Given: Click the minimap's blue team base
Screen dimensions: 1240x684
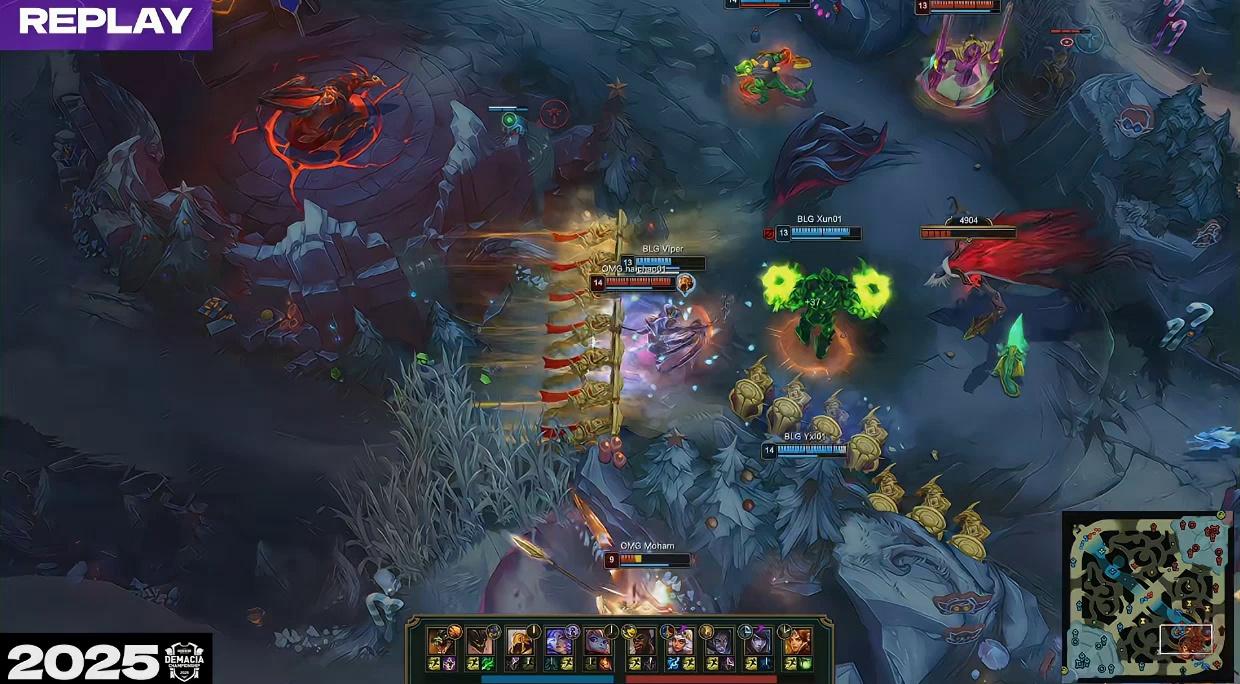Looking at the screenshot, I should tap(1082, 660).
